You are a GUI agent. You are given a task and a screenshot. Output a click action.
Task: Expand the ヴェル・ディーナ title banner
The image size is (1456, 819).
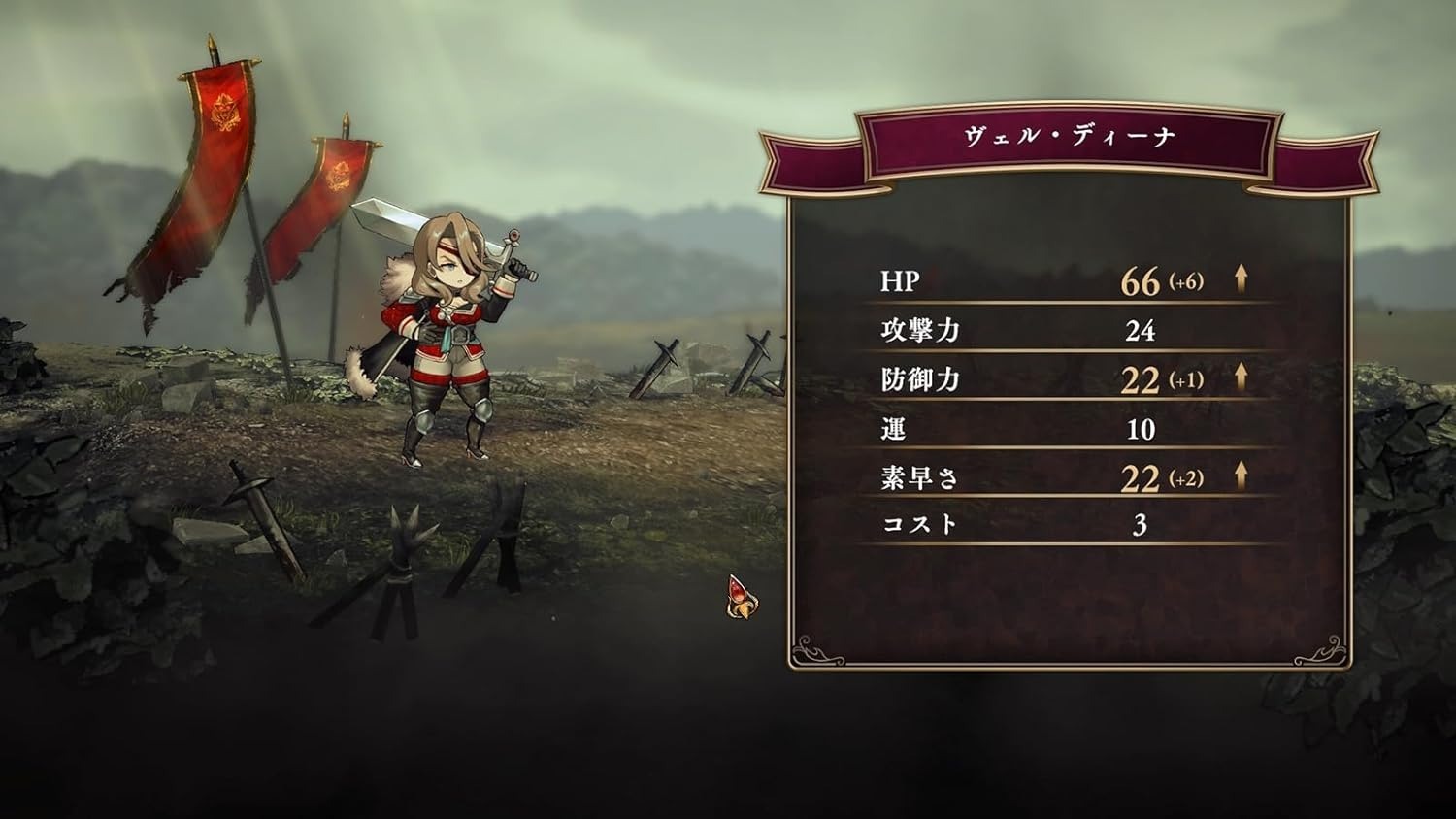coord(1068,133)
